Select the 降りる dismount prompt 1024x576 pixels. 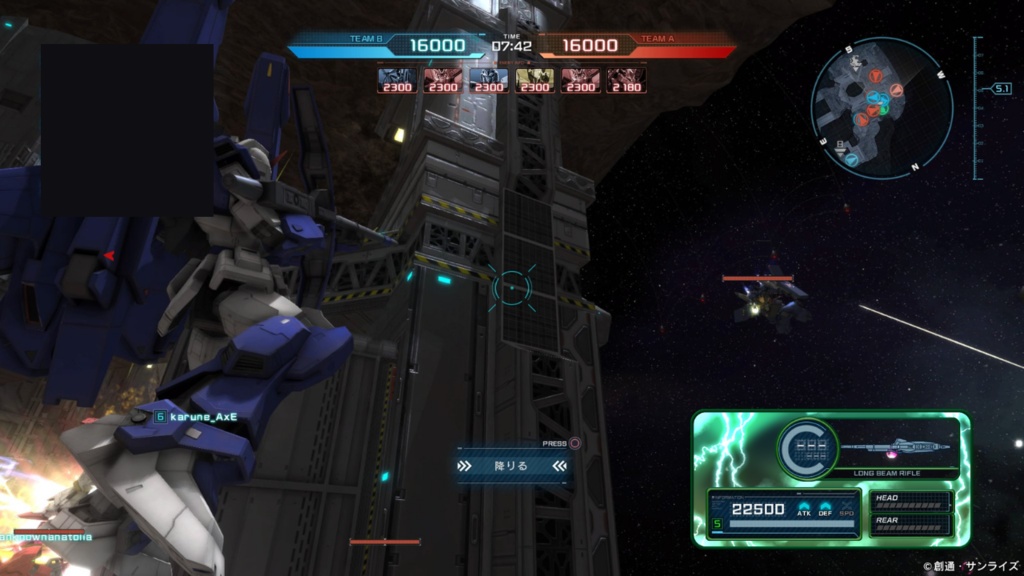coord(512,465)
